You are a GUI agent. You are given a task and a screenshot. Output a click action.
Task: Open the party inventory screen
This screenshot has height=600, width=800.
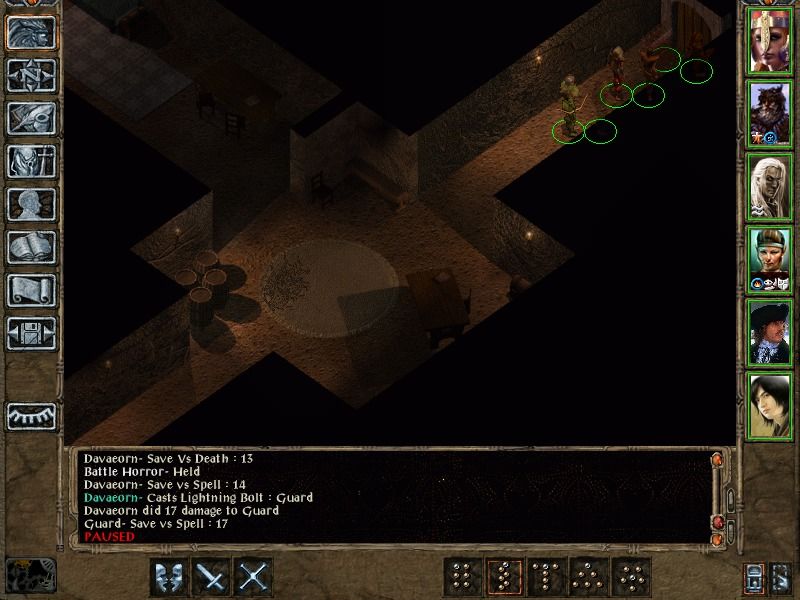(31, 161)
